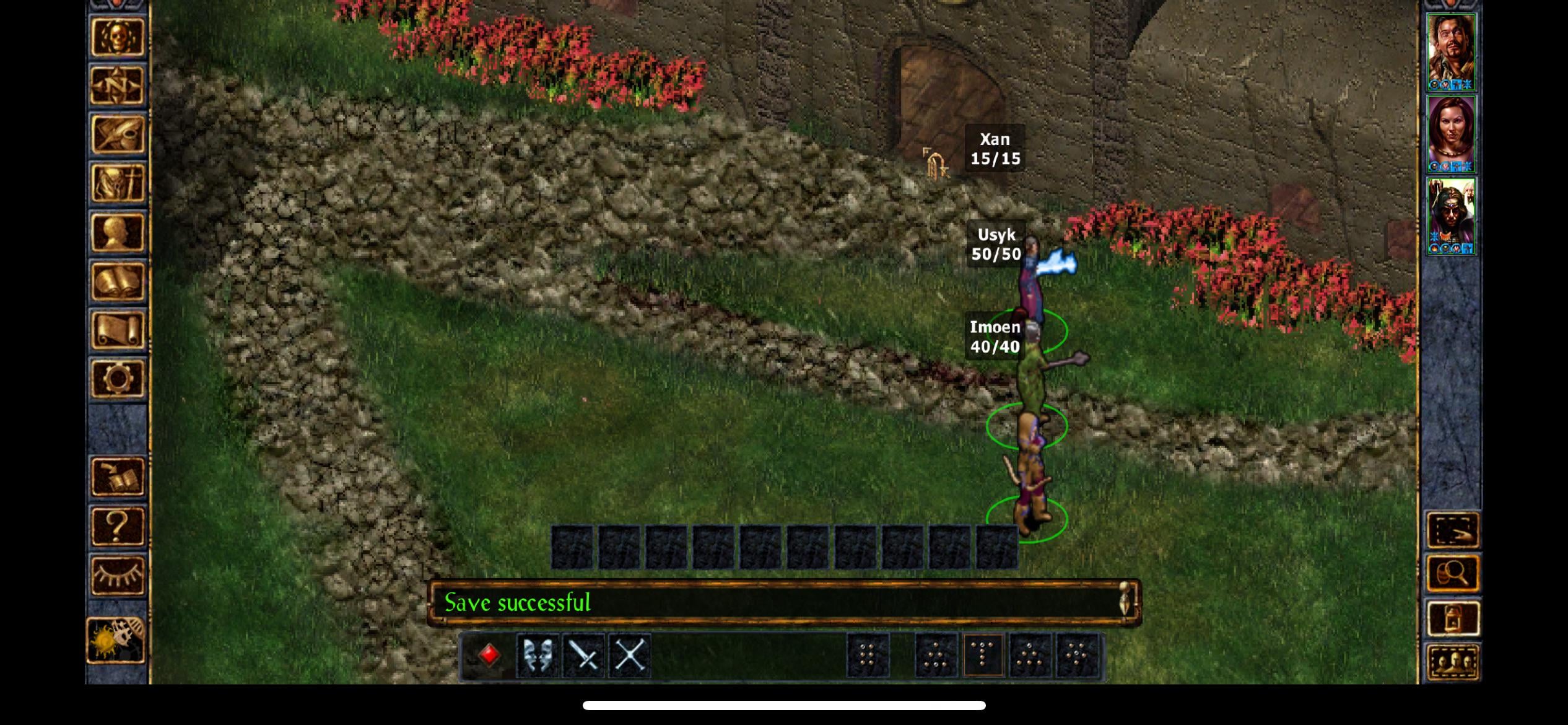Open the priest scroll icon
Image resolution: width=1568 pixels, height=725 pixels.
[x=117, y=330]
